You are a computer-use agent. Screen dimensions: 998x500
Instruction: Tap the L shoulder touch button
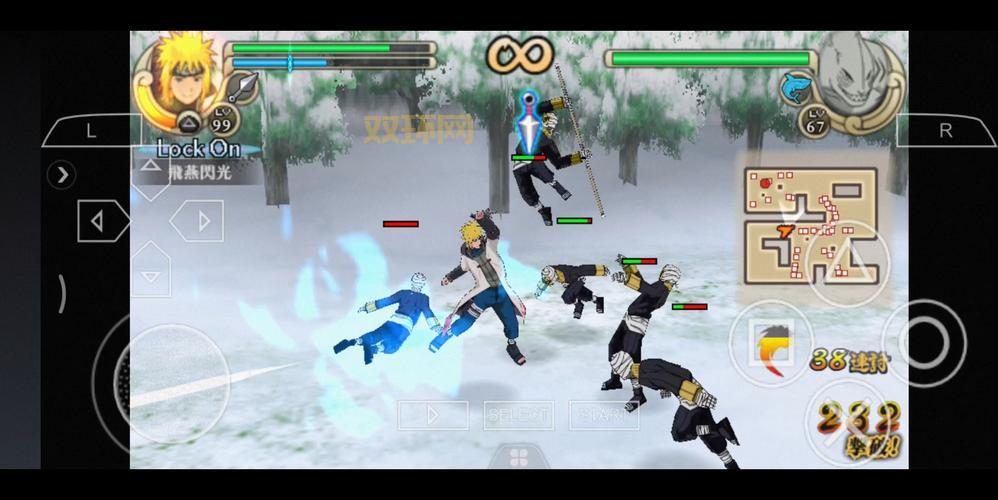(91, 131)
